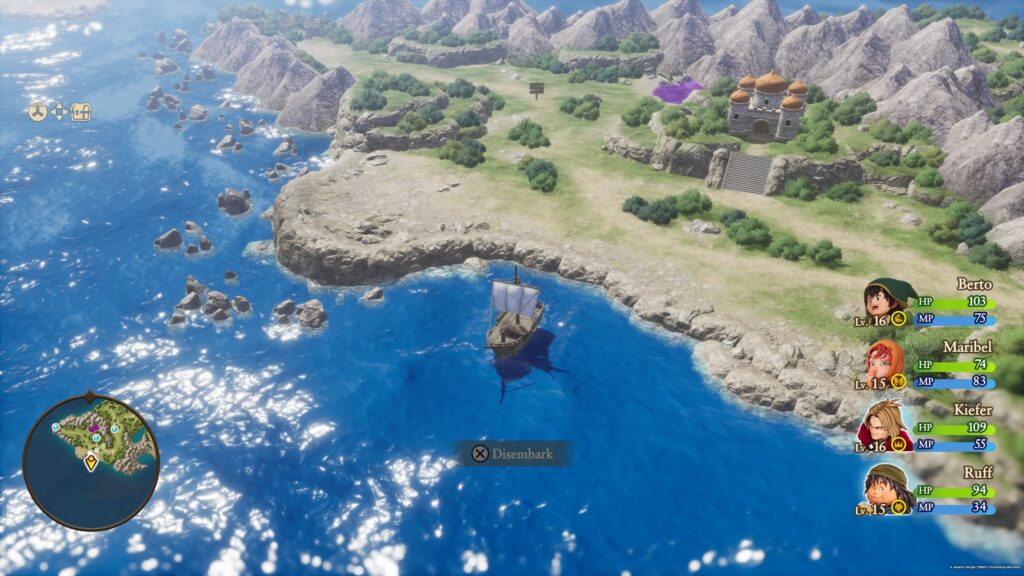Pick Ruff's party portrait
The image size is (1024, 576).
pos(886,486)
